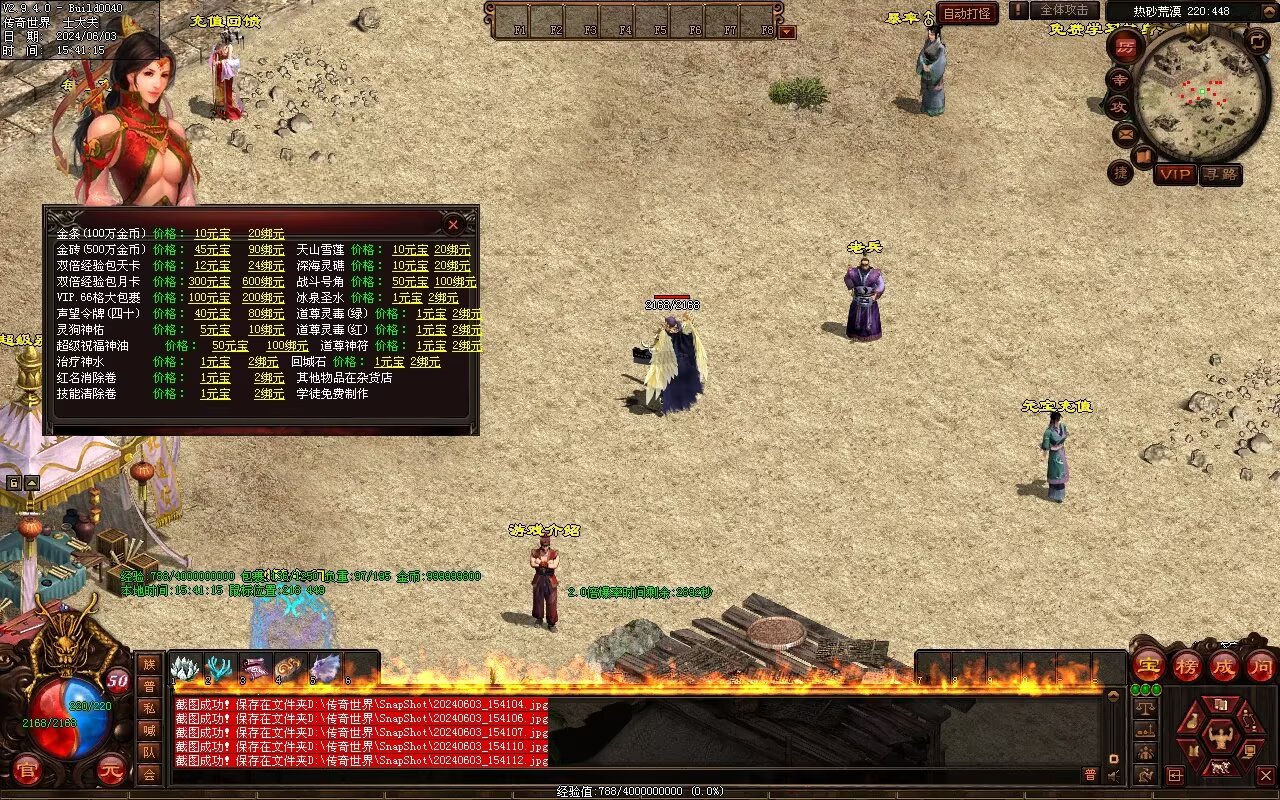
Task: Open the mail envelope icon
Action: click(x=1125, y=133)
